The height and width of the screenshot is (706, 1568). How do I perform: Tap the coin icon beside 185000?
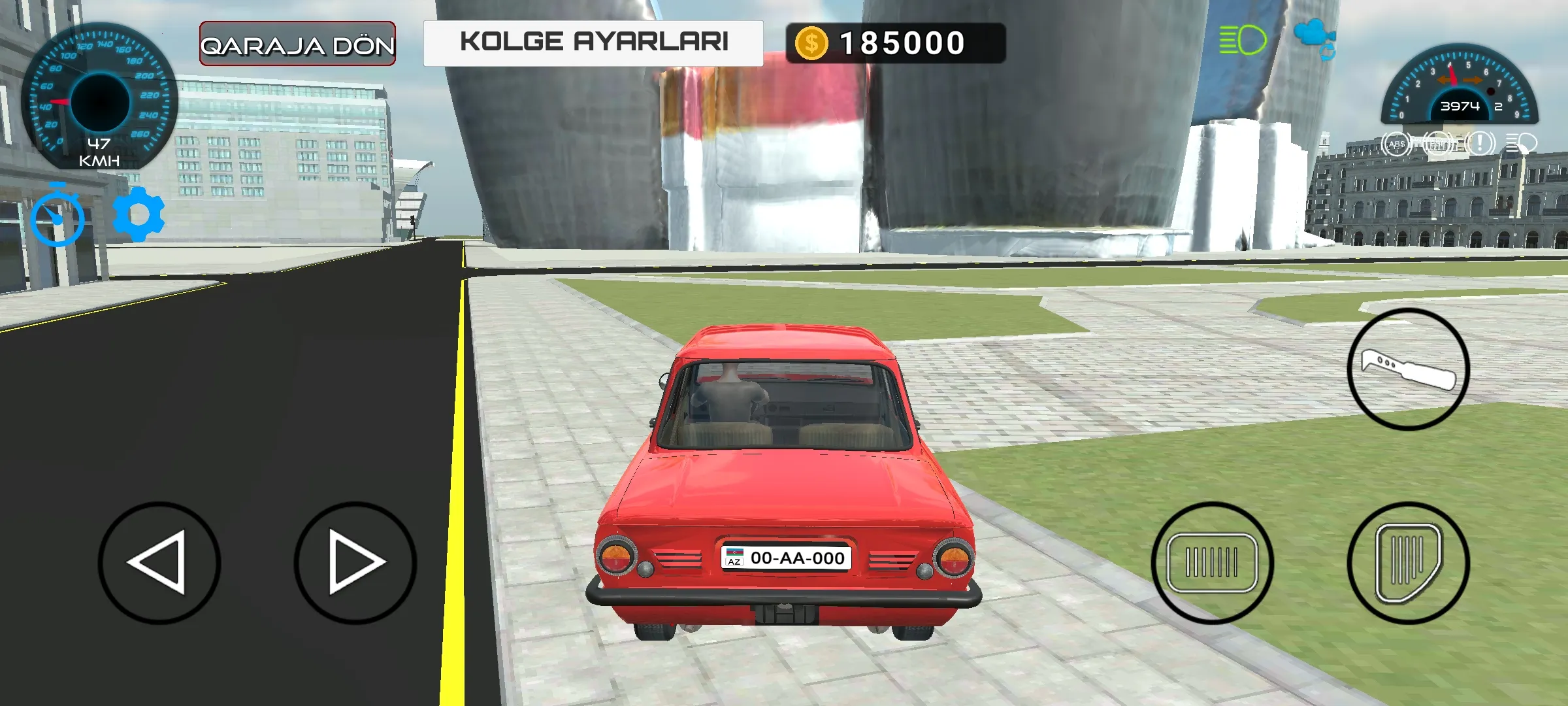click(812, 42)
